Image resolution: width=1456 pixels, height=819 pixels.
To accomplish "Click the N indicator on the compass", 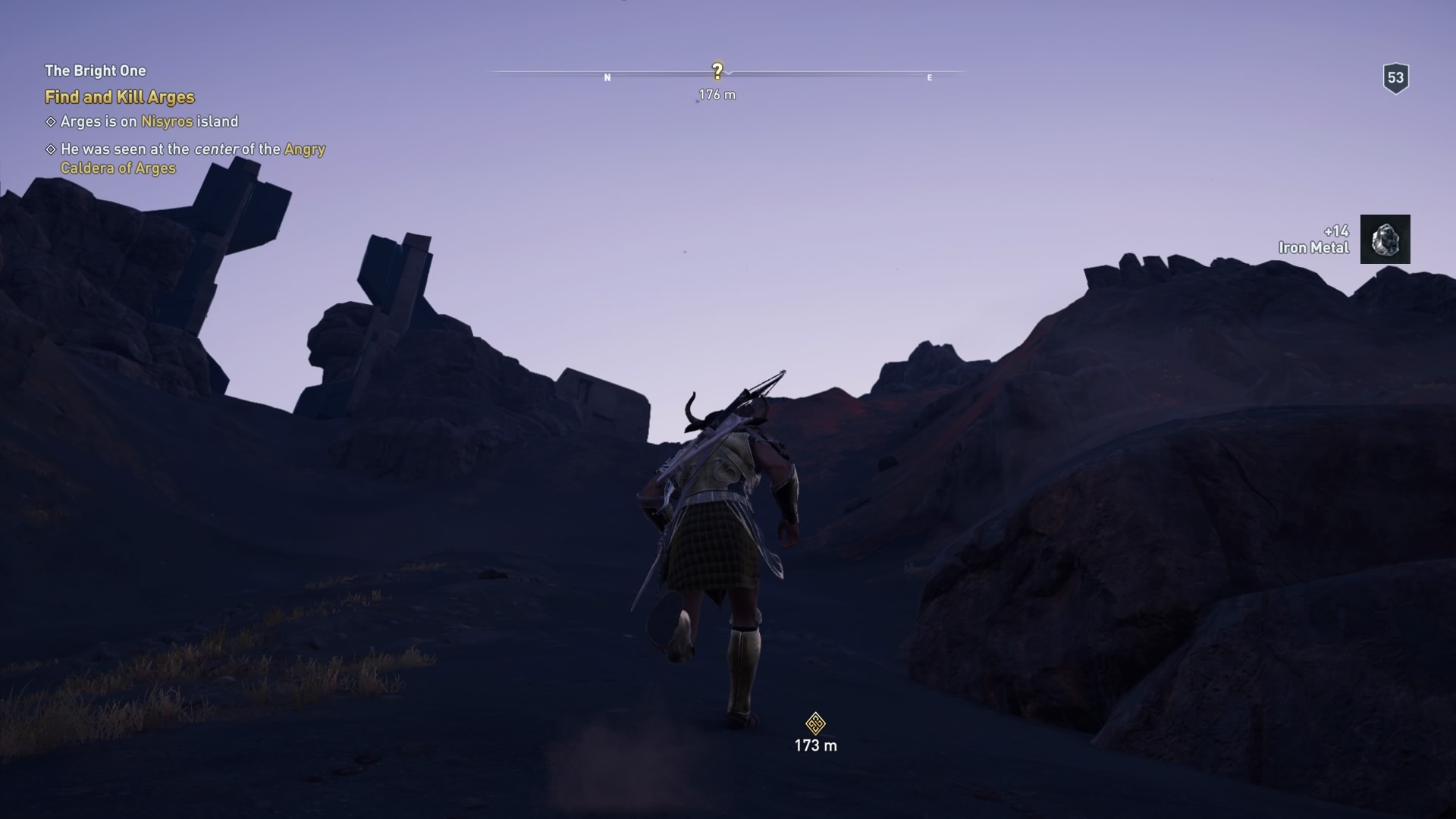I will tap(607, 77).
